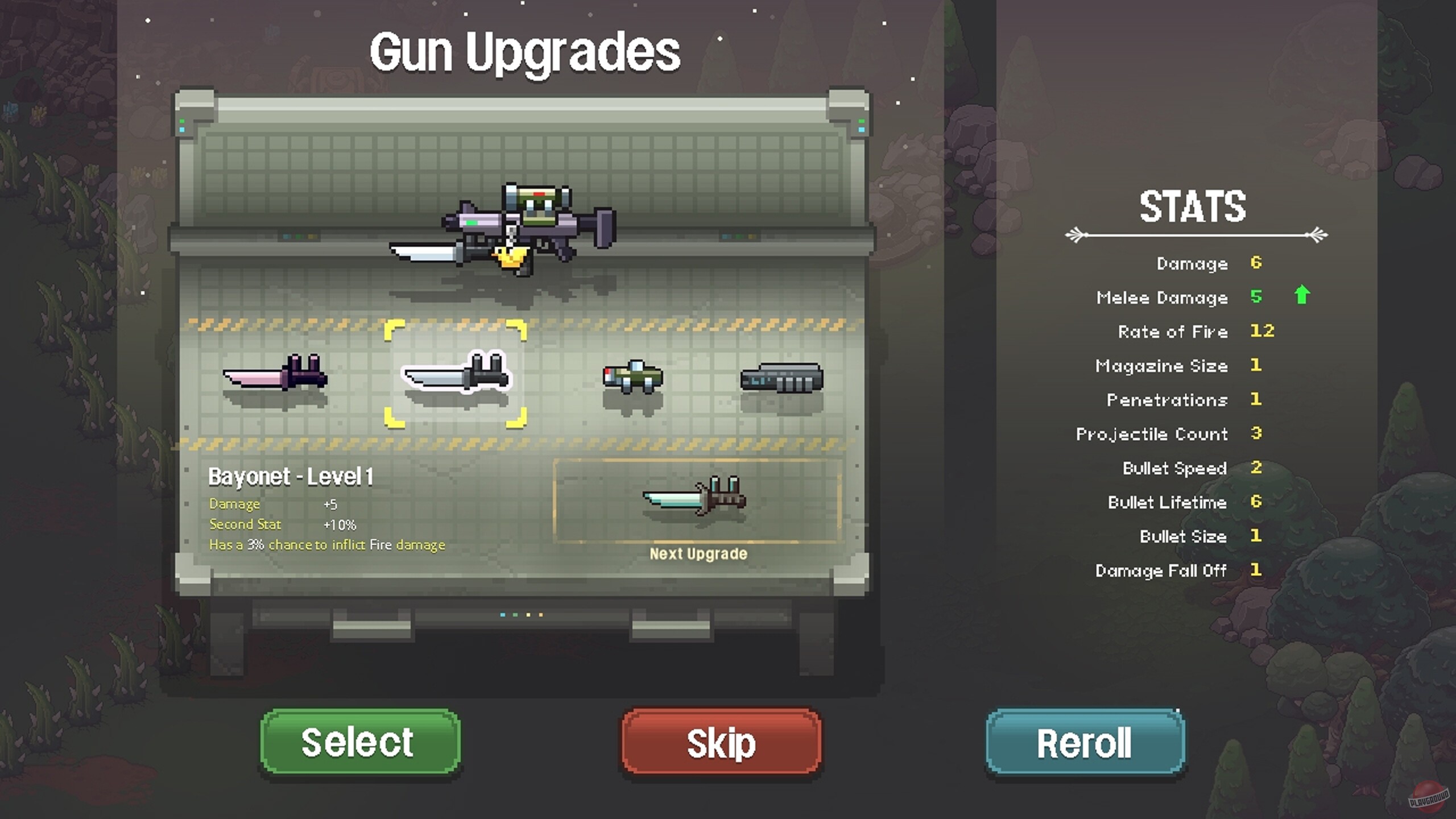Image resolution: width=1456 pixels, height=819 pixels.
Task: Click the STATS panel heading
Action: 1194,208
